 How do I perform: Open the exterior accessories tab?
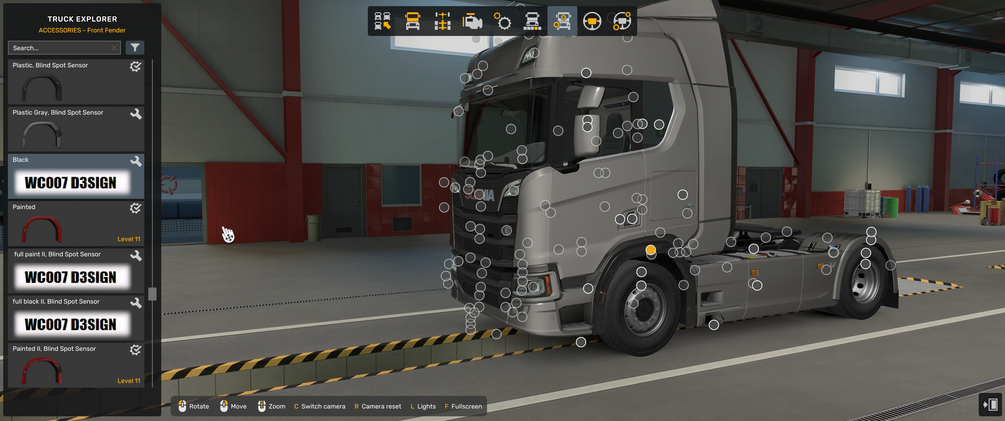[562, 21]
